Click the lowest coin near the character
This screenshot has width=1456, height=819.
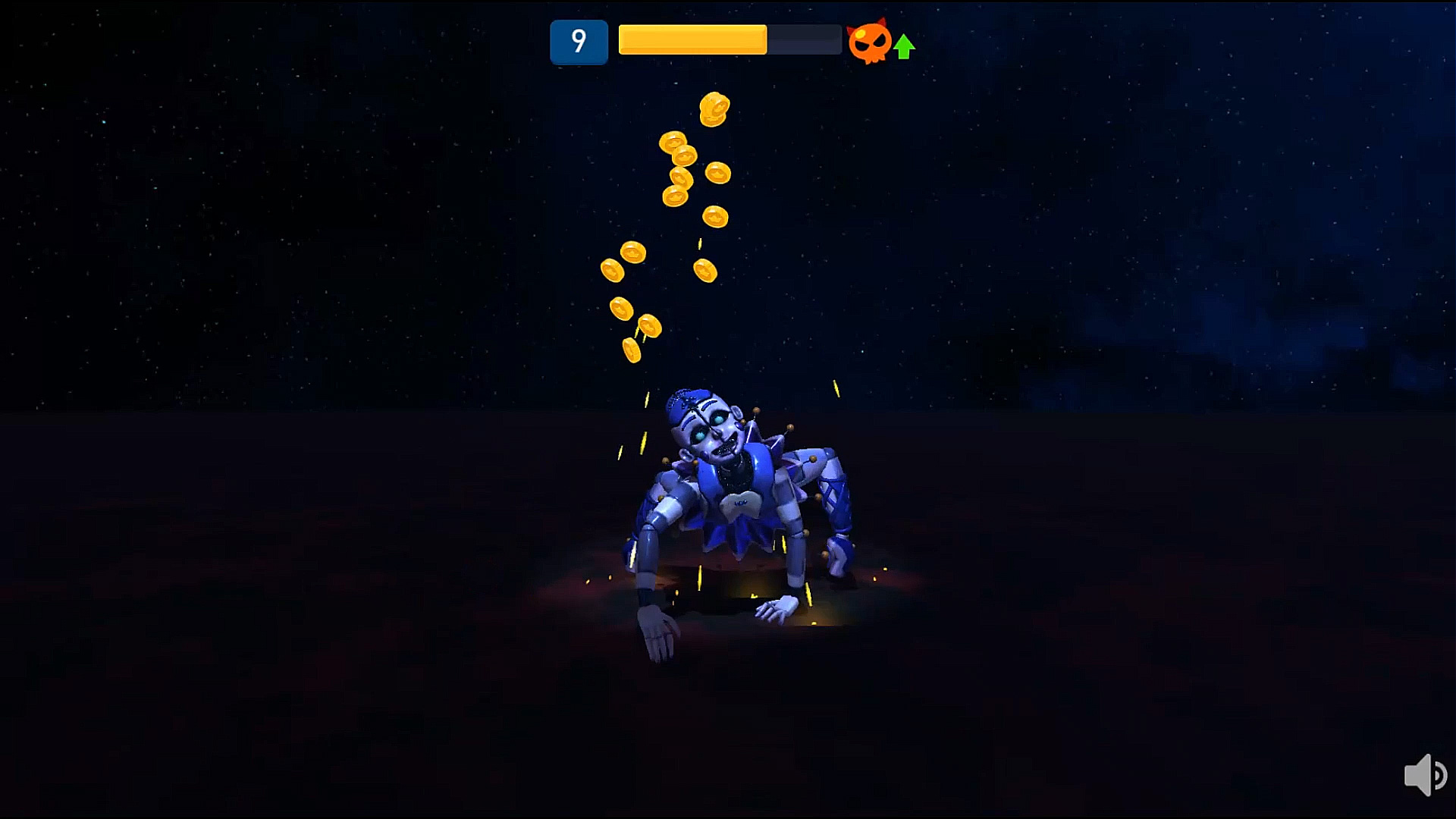(632, 348)
